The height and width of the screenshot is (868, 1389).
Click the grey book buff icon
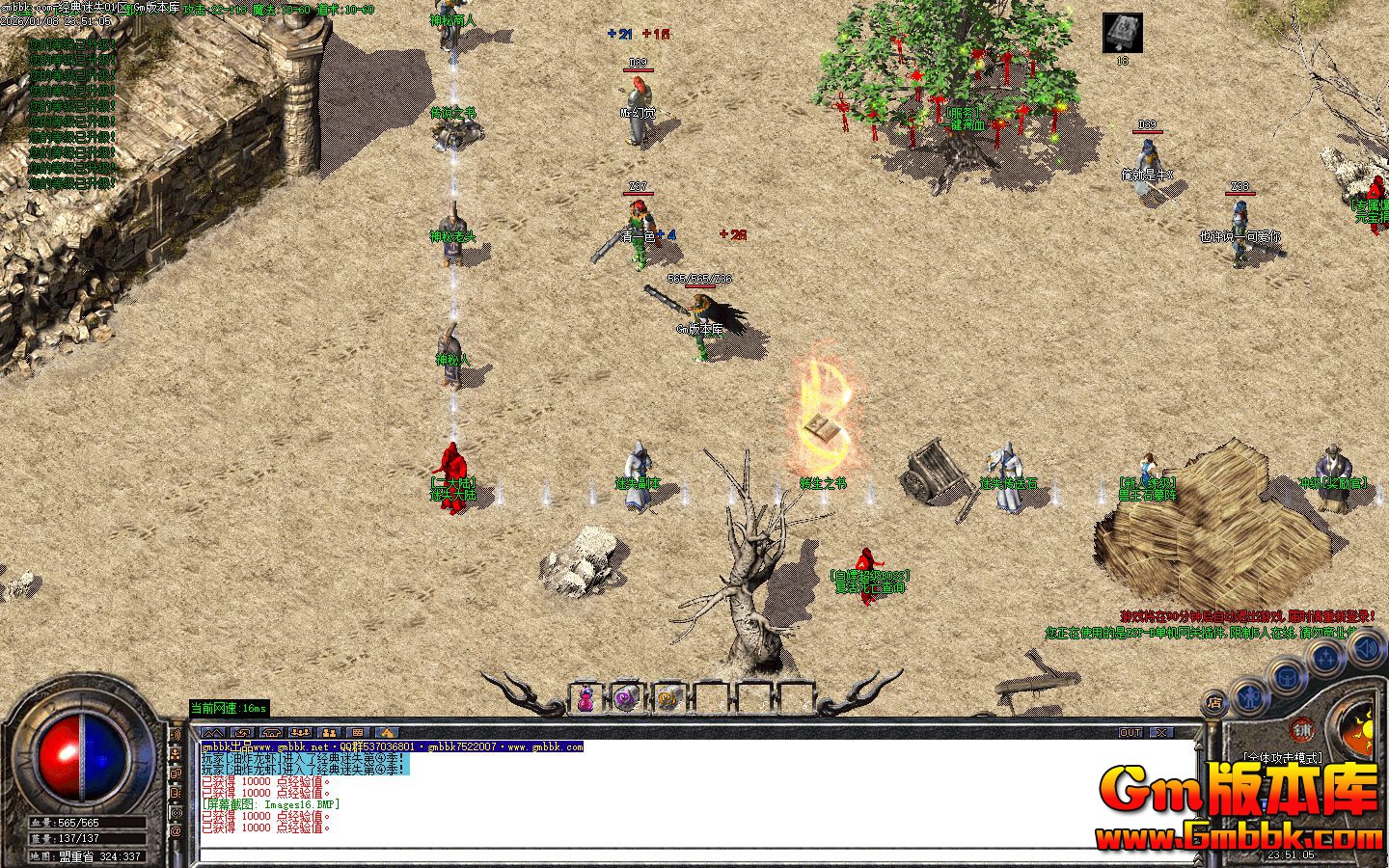(1122, 33)
